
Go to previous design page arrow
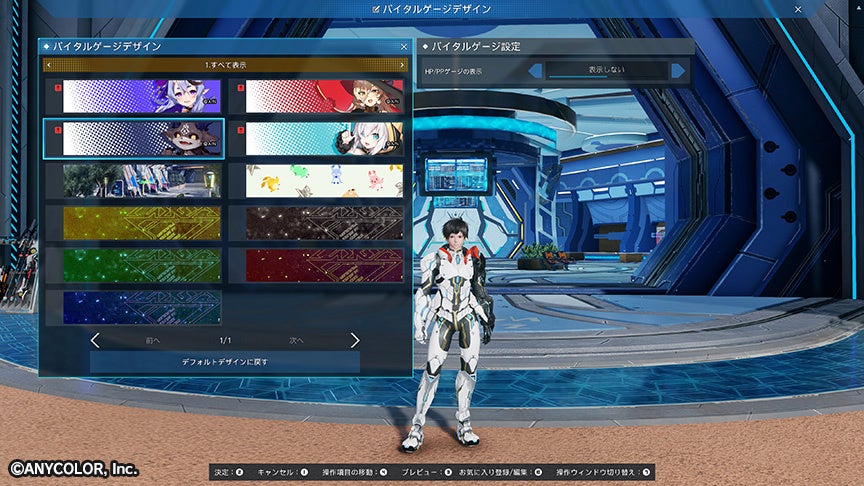(x=95, y=340)
